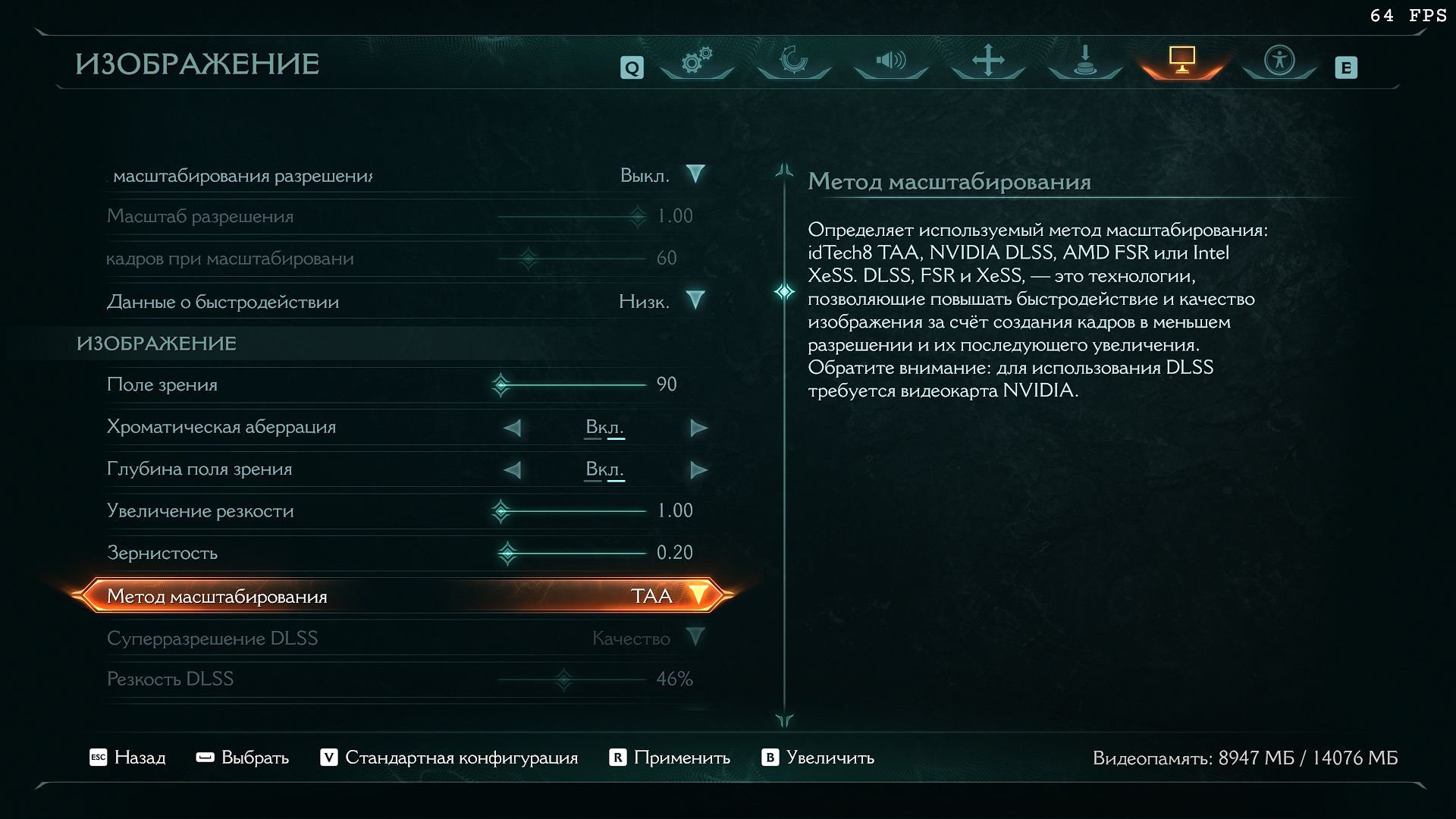
Task: Adjust the Увеличение резкости slider
Action: tap(573, 511)
